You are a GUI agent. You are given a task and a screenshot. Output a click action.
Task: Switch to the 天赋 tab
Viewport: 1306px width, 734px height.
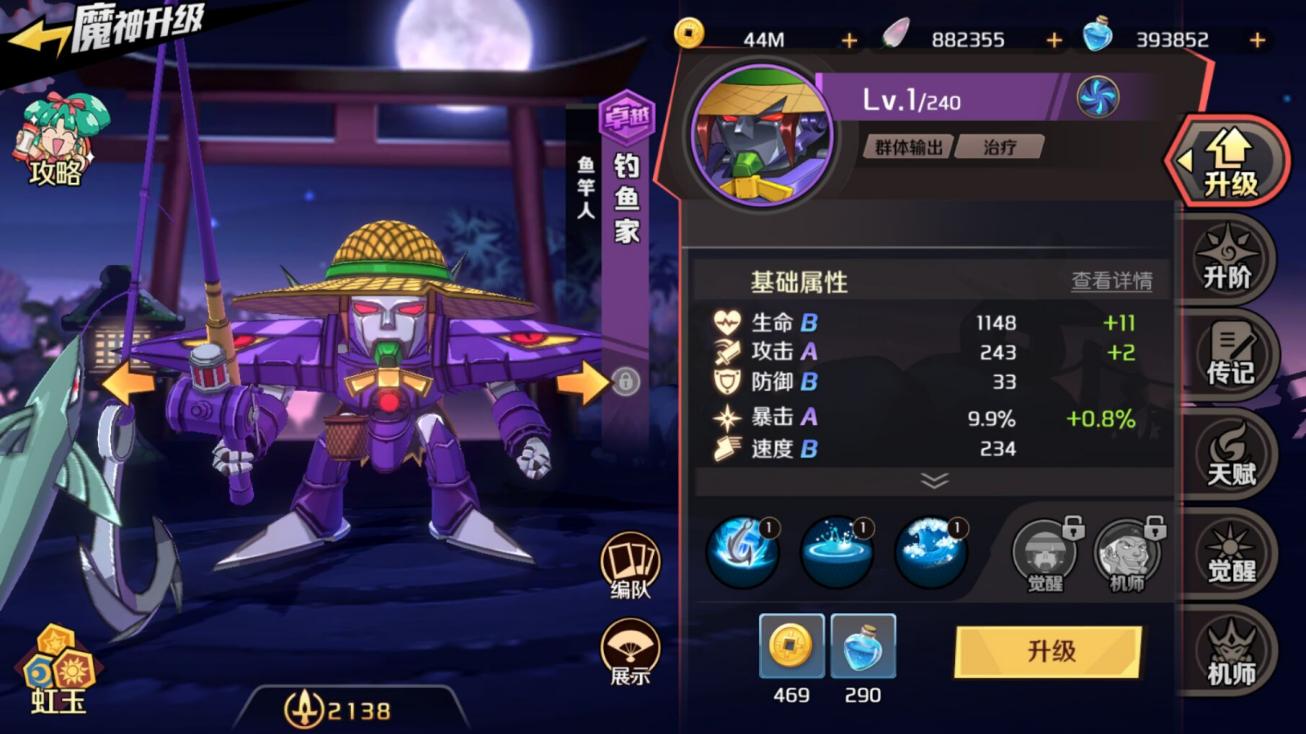(1231, 456)
